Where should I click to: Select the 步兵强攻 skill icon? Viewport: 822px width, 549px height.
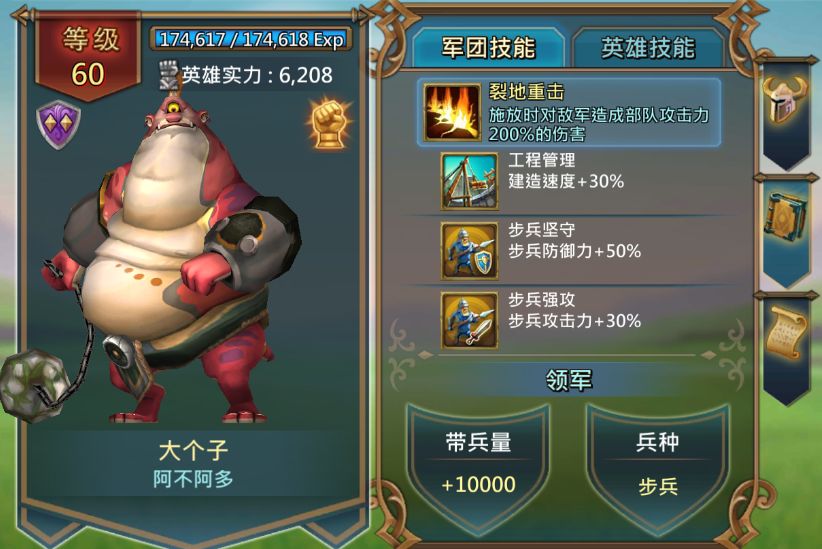coord(469,319)
